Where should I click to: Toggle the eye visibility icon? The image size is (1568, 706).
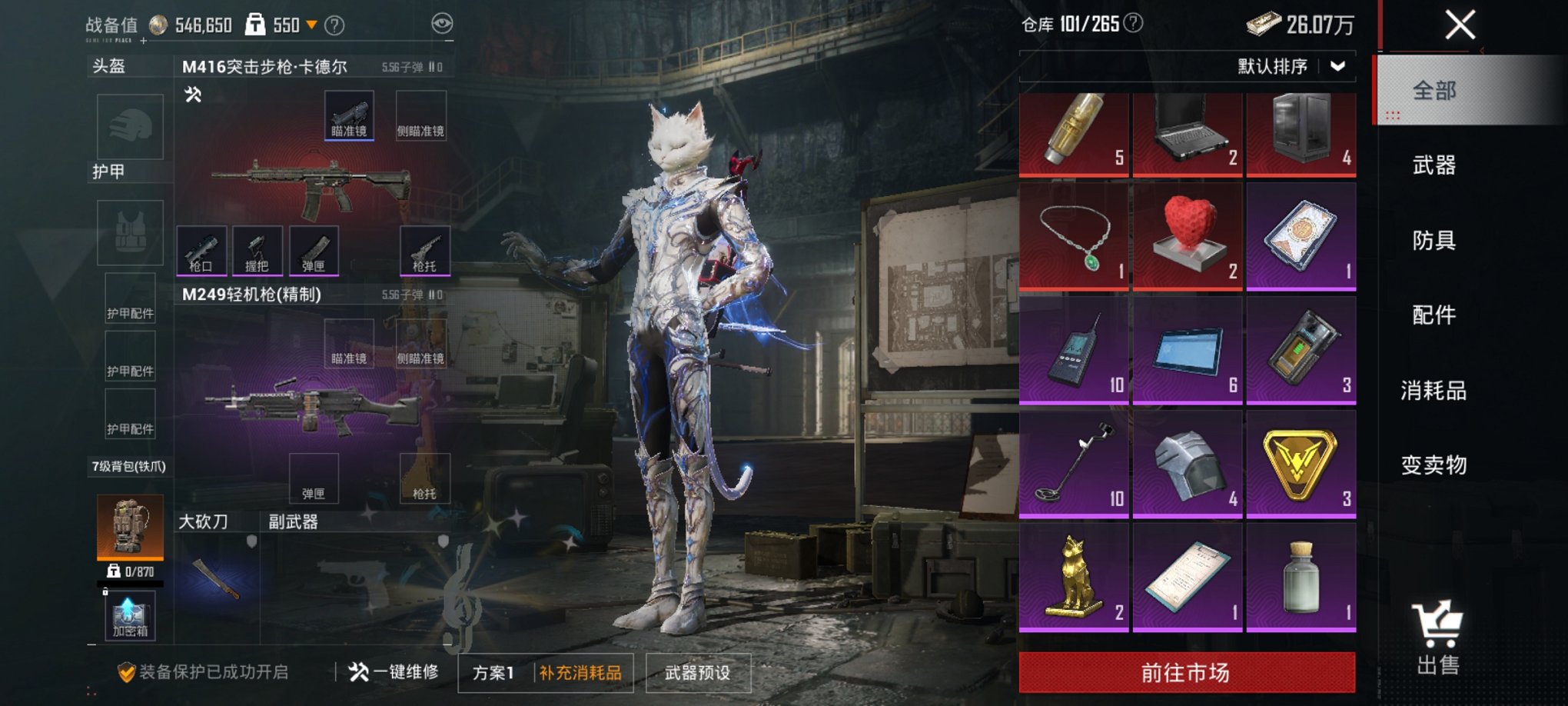(x=442, y=24)
